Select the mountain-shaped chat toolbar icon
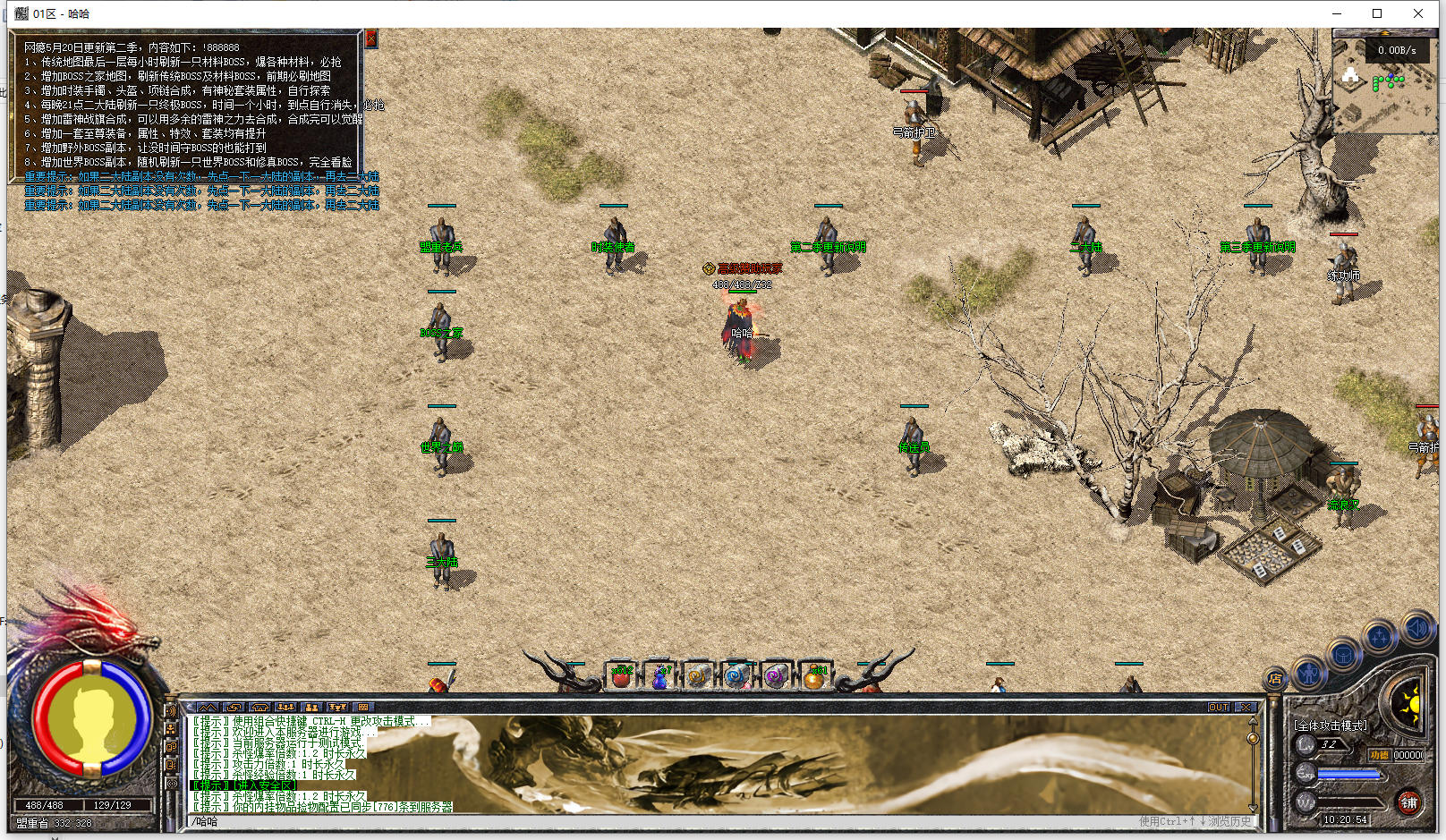The height and width of the screenshot is (840, 1446). (208, 707)
